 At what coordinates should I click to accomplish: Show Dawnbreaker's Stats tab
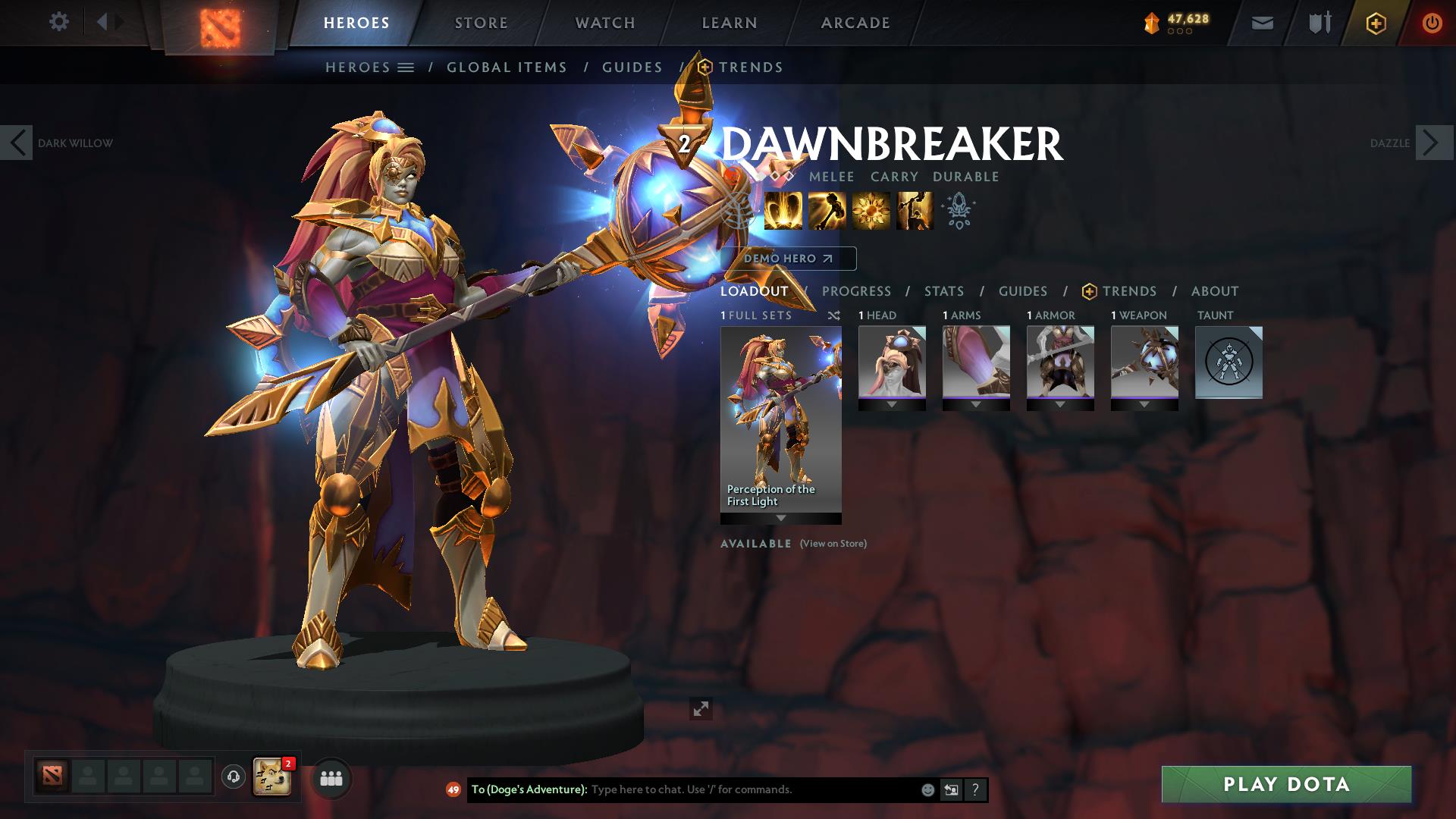click(944, 291)
